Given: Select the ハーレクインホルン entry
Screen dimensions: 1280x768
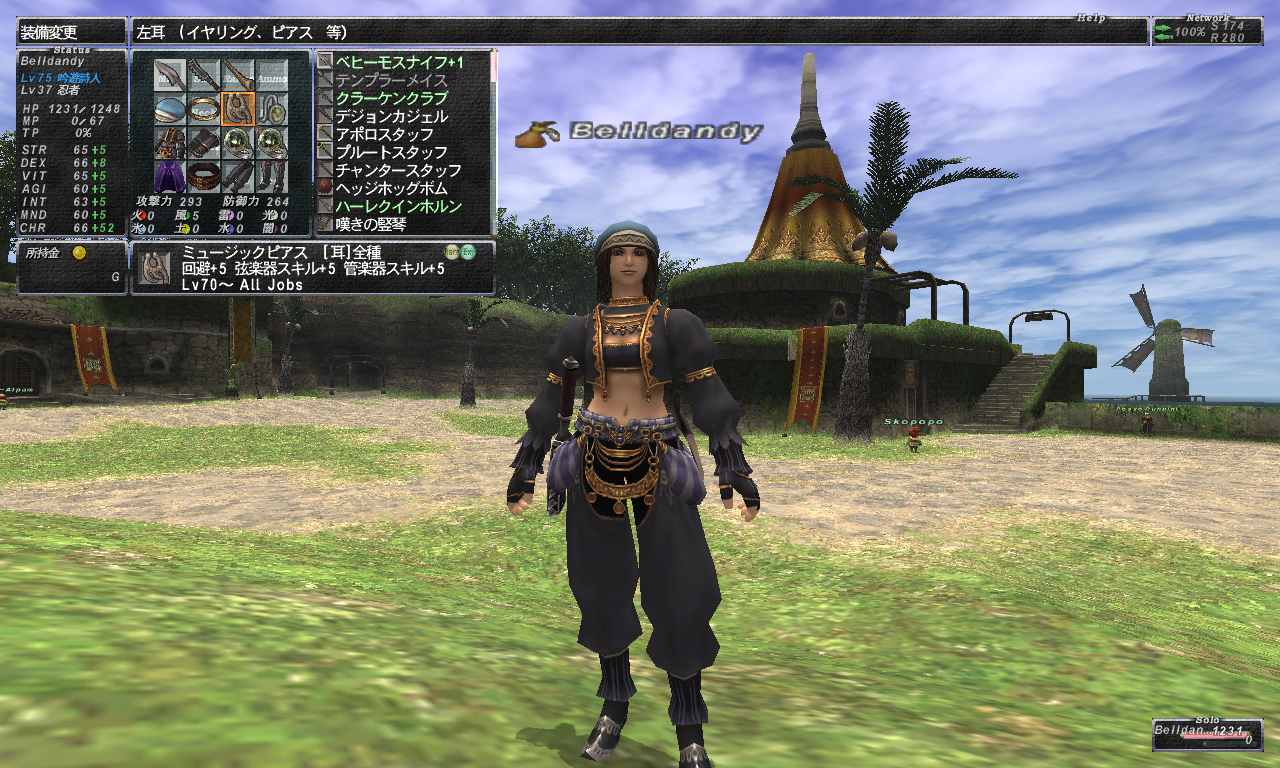Looking at the screenshot, I should click(x=398, y=207).
